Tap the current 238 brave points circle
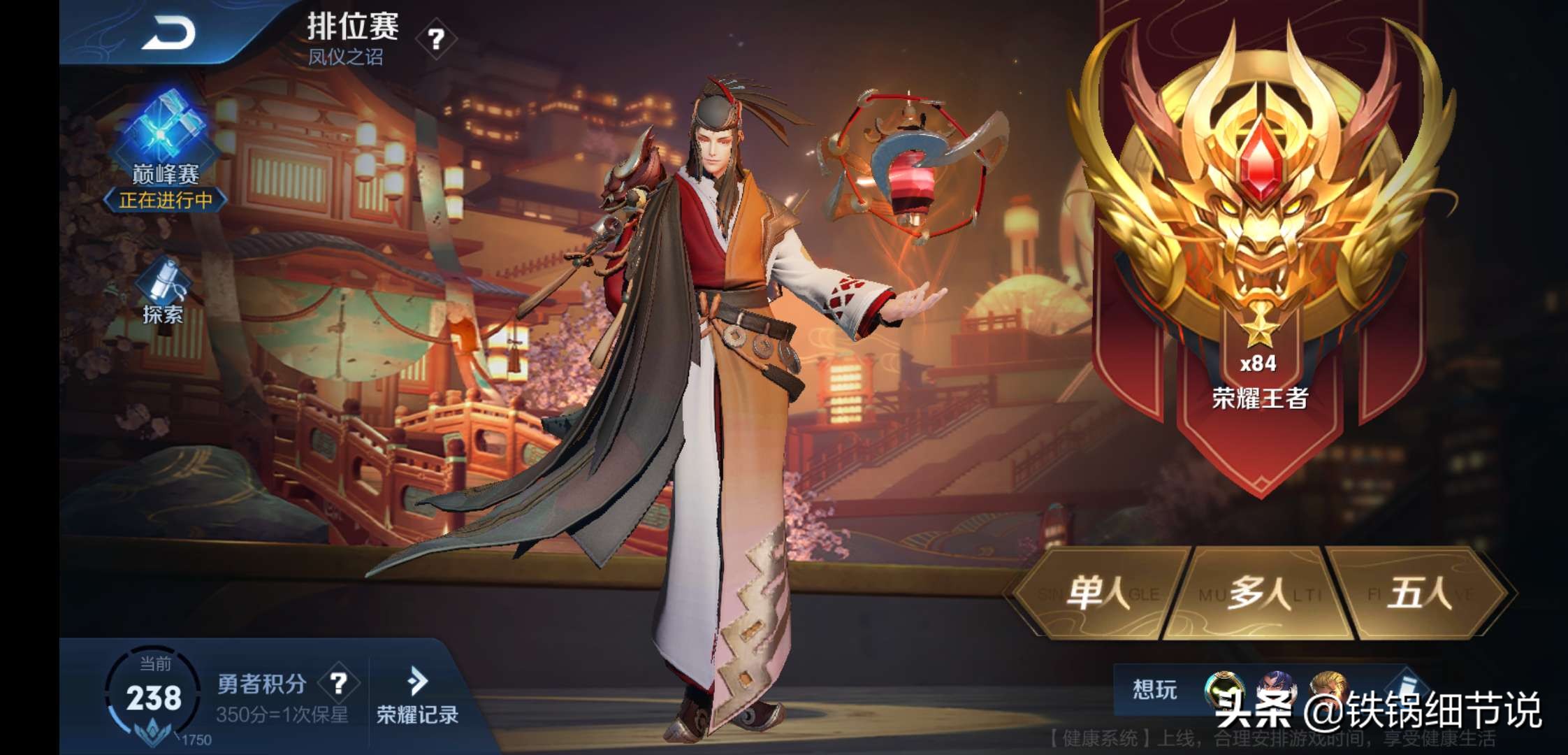Viewport: 1568px width, 755px height. 154,698
